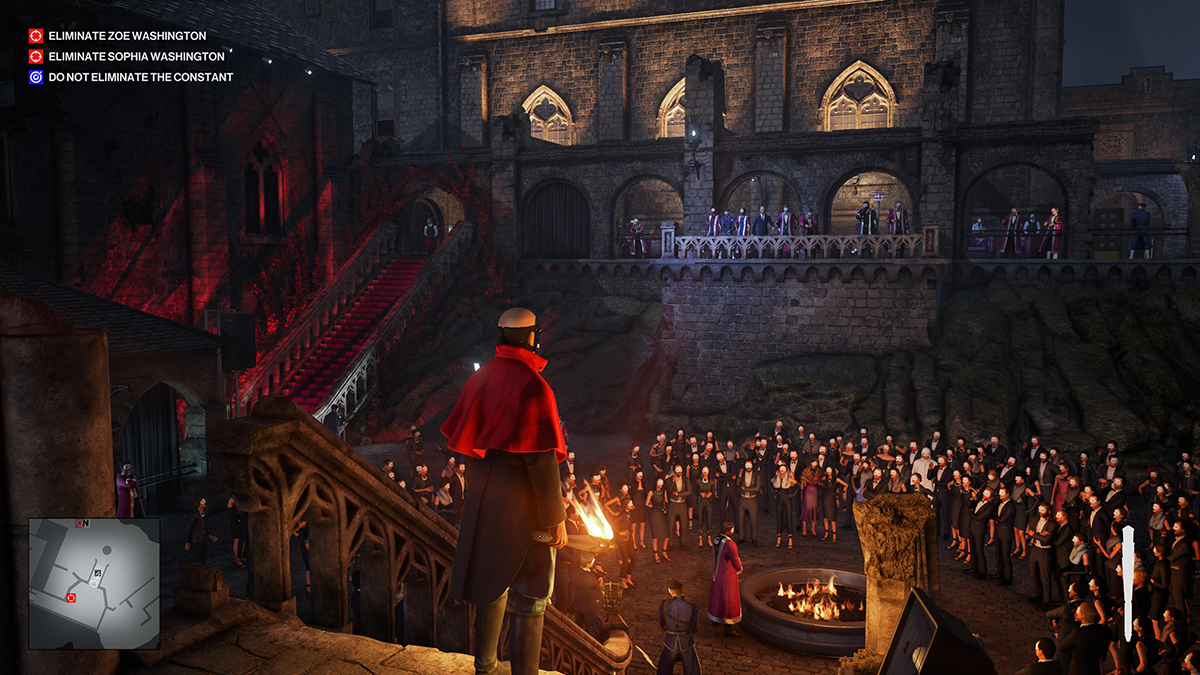This screenshot has height=675, width=1200.
Task: Select the Eliminate Sophia Washington objective
Action: [136, 57]
